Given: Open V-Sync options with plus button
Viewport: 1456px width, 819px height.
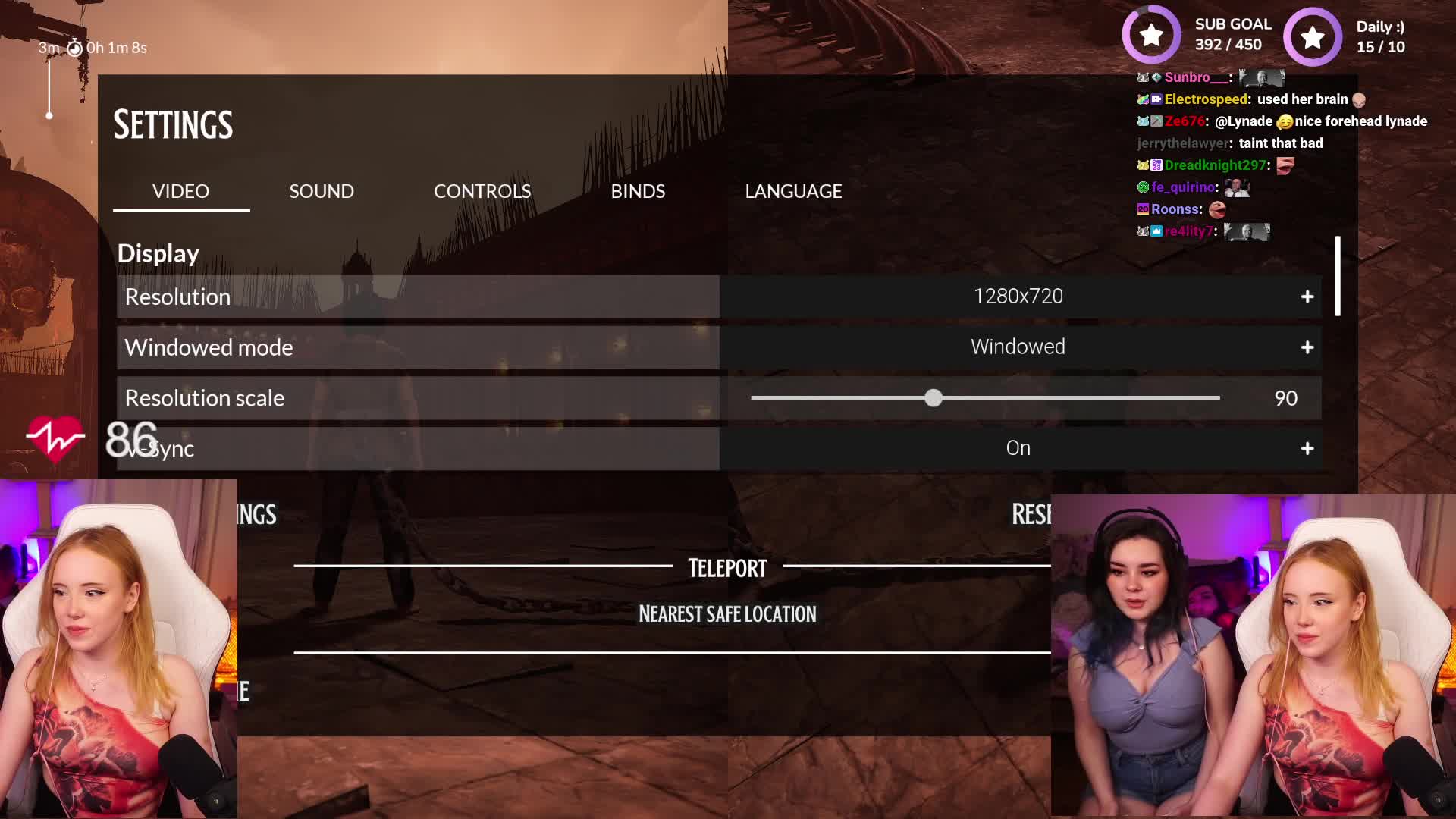Looking at the screenshot, I should point(1307,448).
